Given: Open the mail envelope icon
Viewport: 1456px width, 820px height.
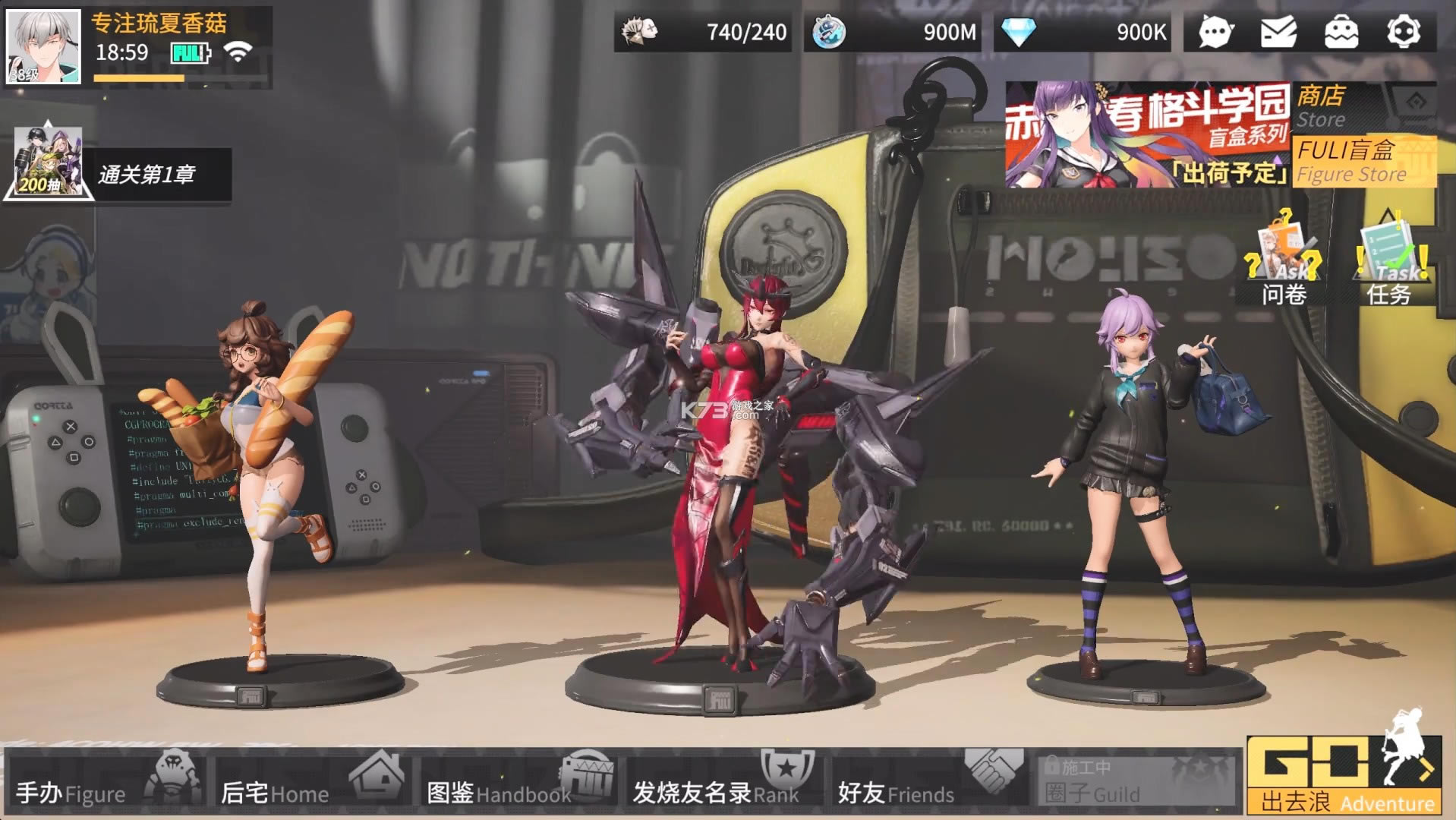Looking at the screenshot, I should 1278,33.
